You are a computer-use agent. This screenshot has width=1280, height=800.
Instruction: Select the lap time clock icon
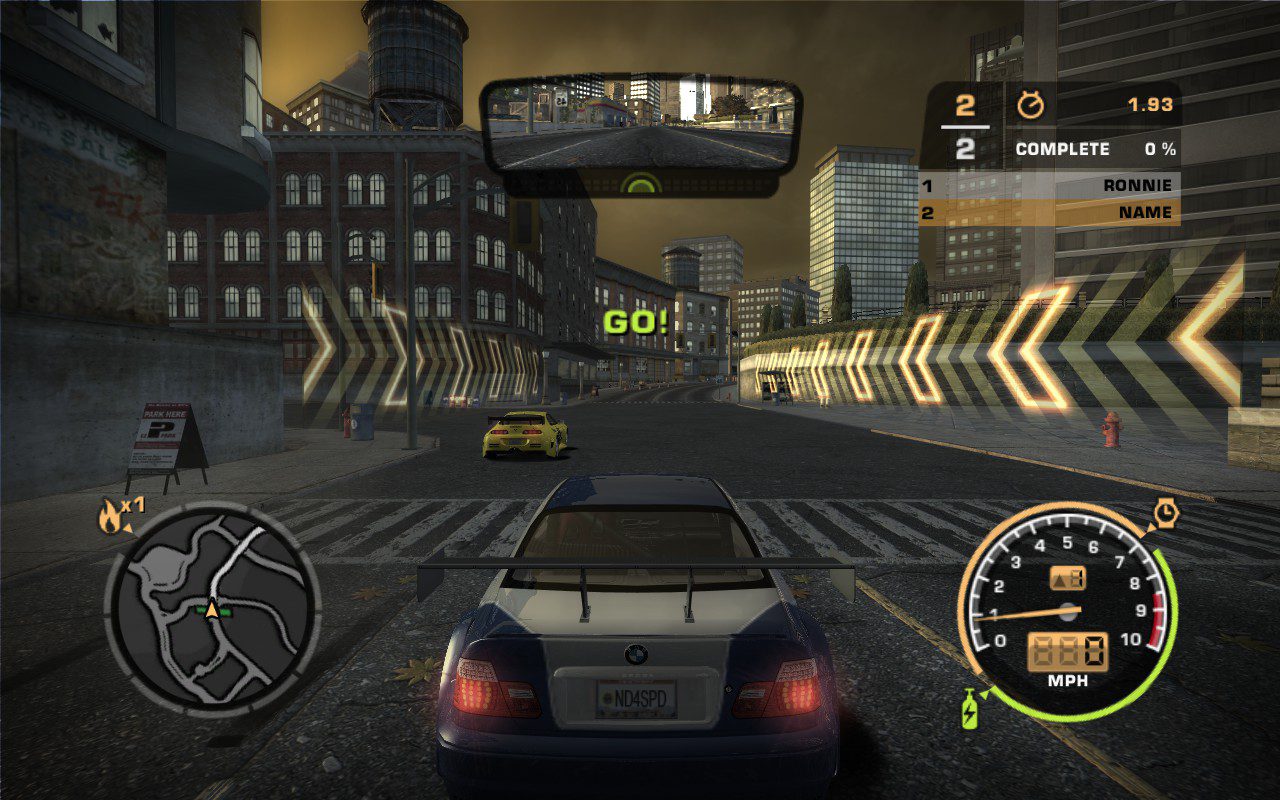click(1164, 511)
